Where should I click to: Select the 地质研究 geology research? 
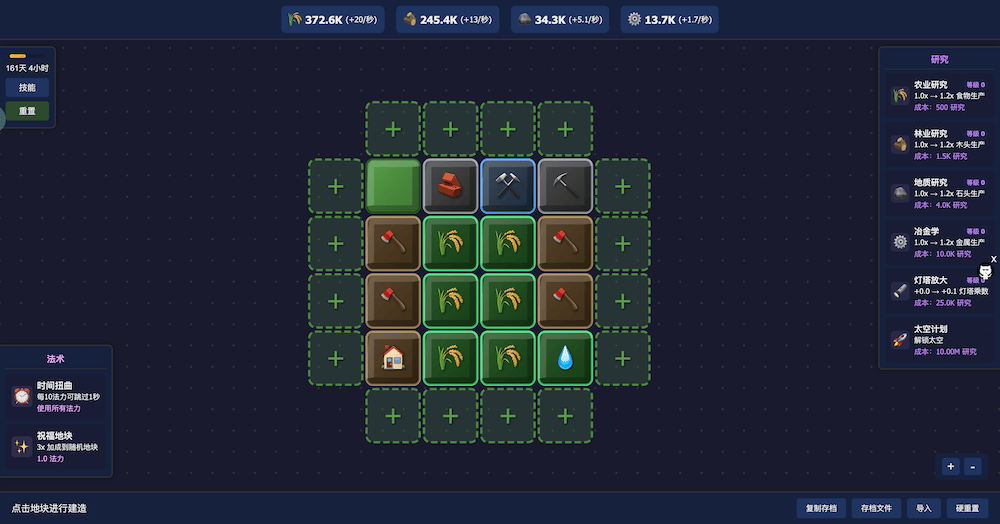[x=937, y=193]
